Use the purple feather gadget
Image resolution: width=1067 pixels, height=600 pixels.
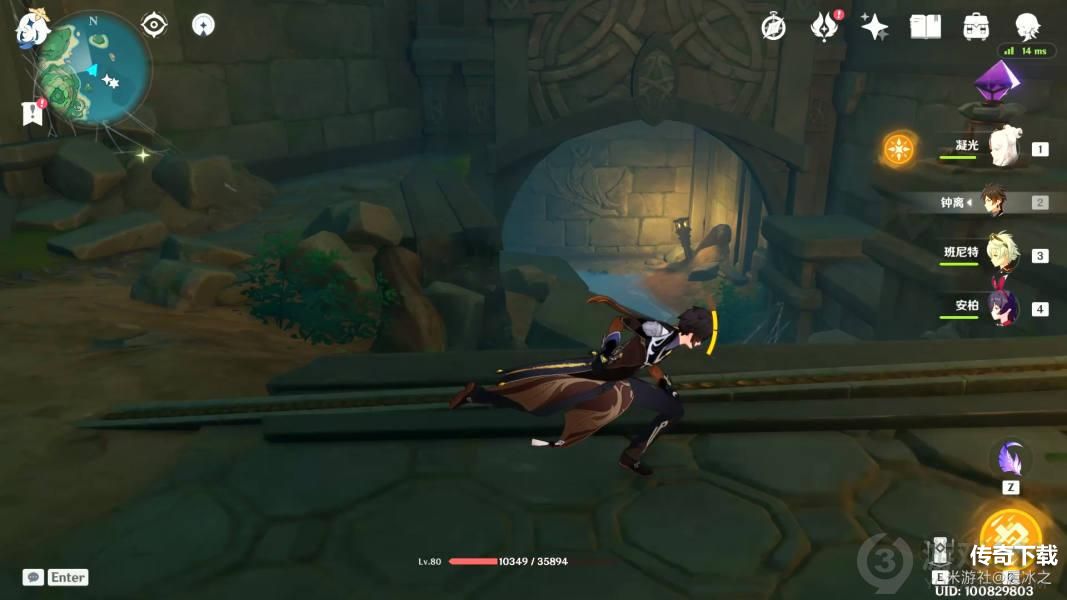coord(1010,459)
